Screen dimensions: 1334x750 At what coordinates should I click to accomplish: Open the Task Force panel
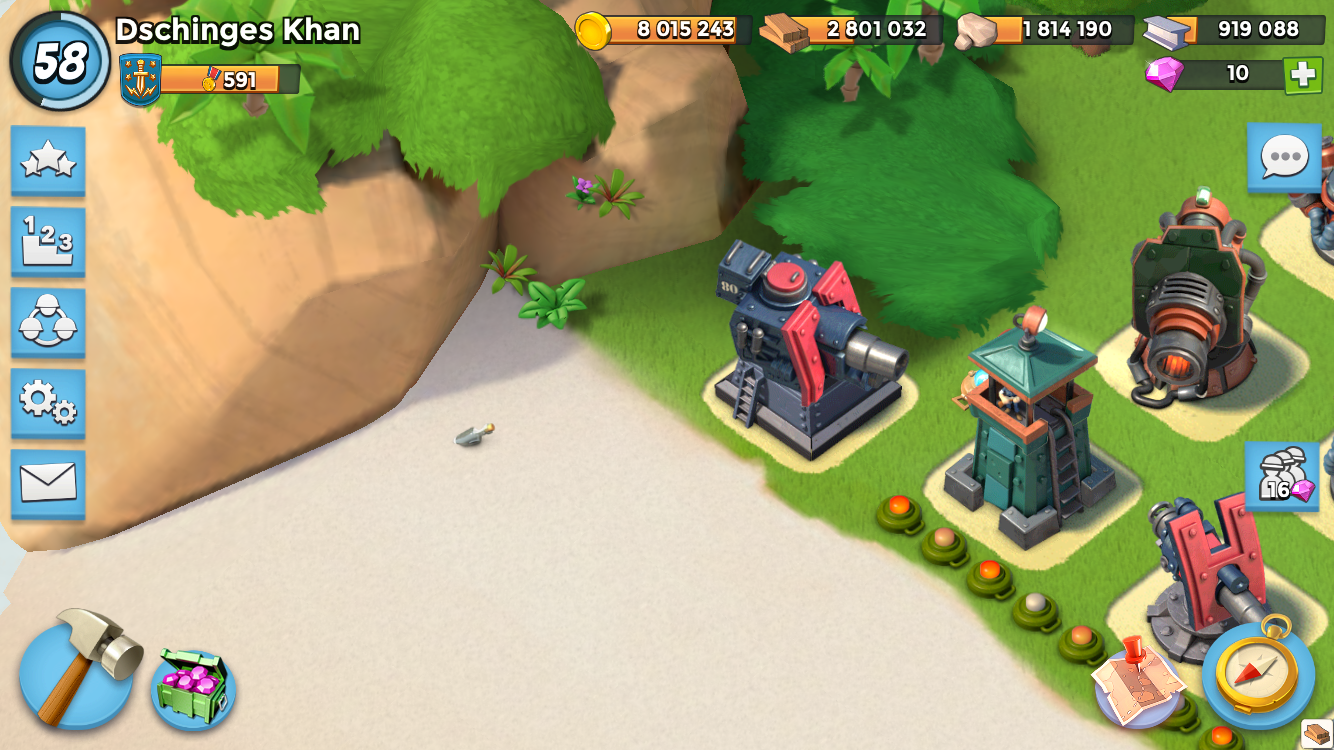tap(46, 322)
